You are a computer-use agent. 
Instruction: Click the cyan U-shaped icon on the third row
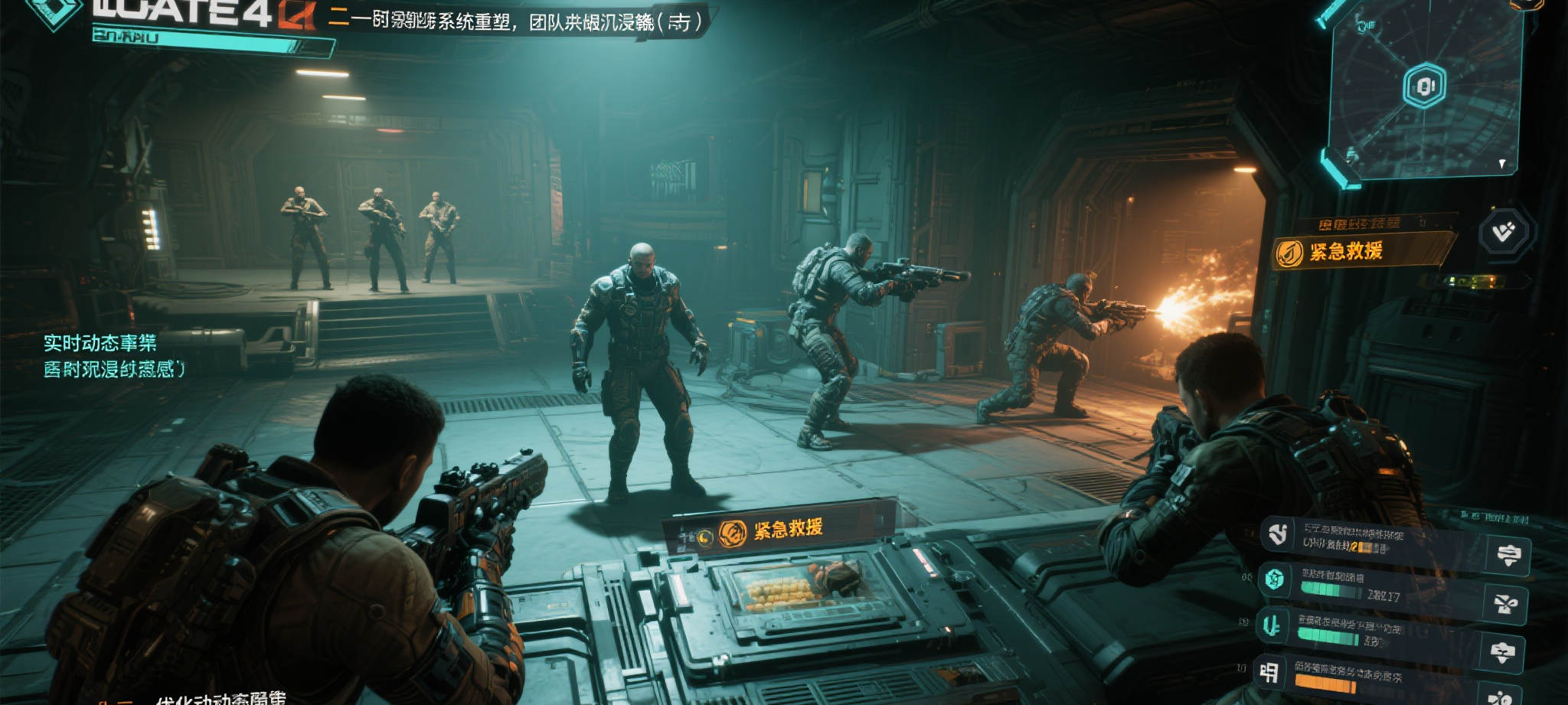tap(1272, 626)
